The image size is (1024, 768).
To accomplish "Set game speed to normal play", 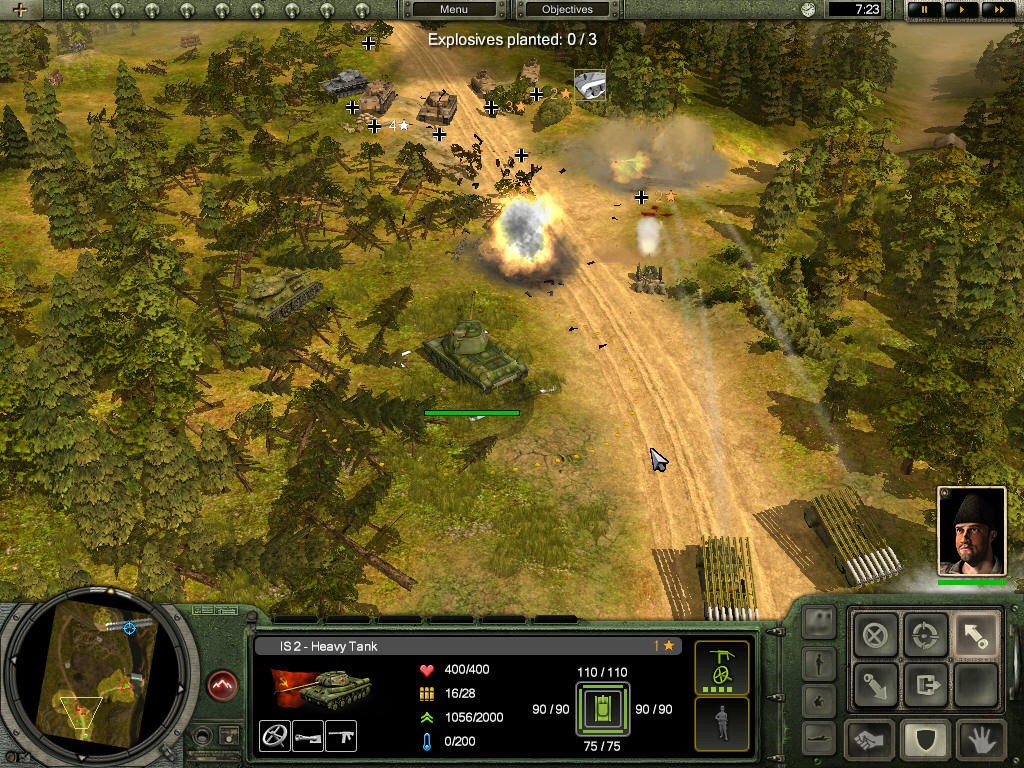I will [x=961, y=10].
